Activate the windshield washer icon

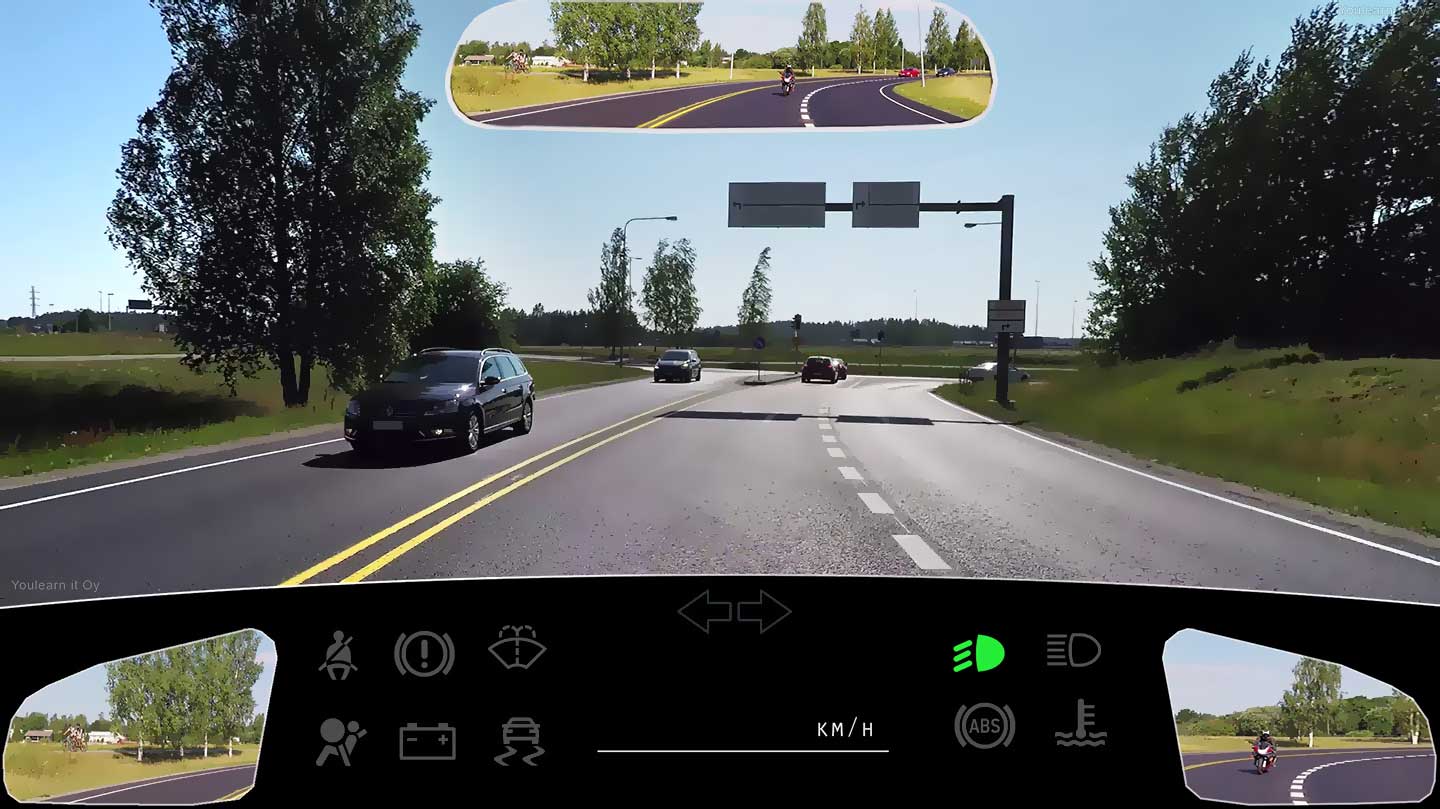[x=517, y=648]
